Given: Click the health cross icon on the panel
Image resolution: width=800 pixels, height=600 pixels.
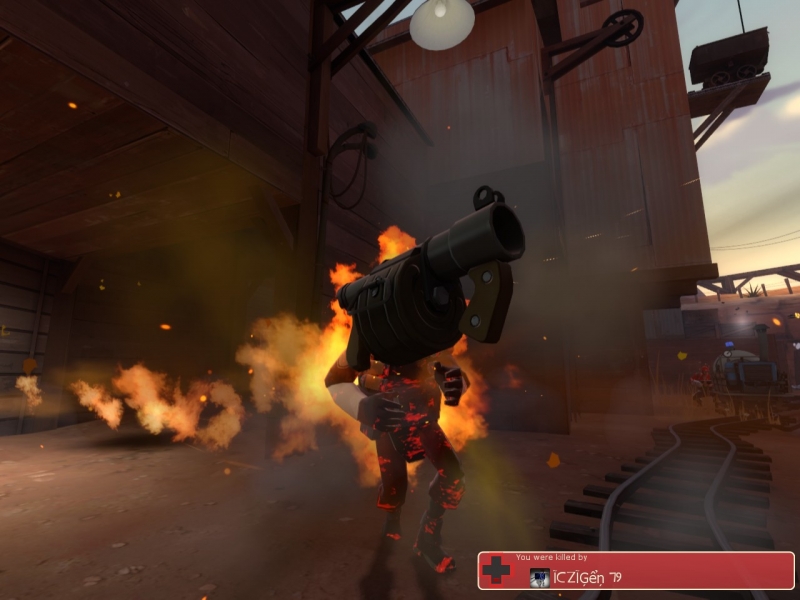Looking at the screenshot, I should click(x=496, y=571).
